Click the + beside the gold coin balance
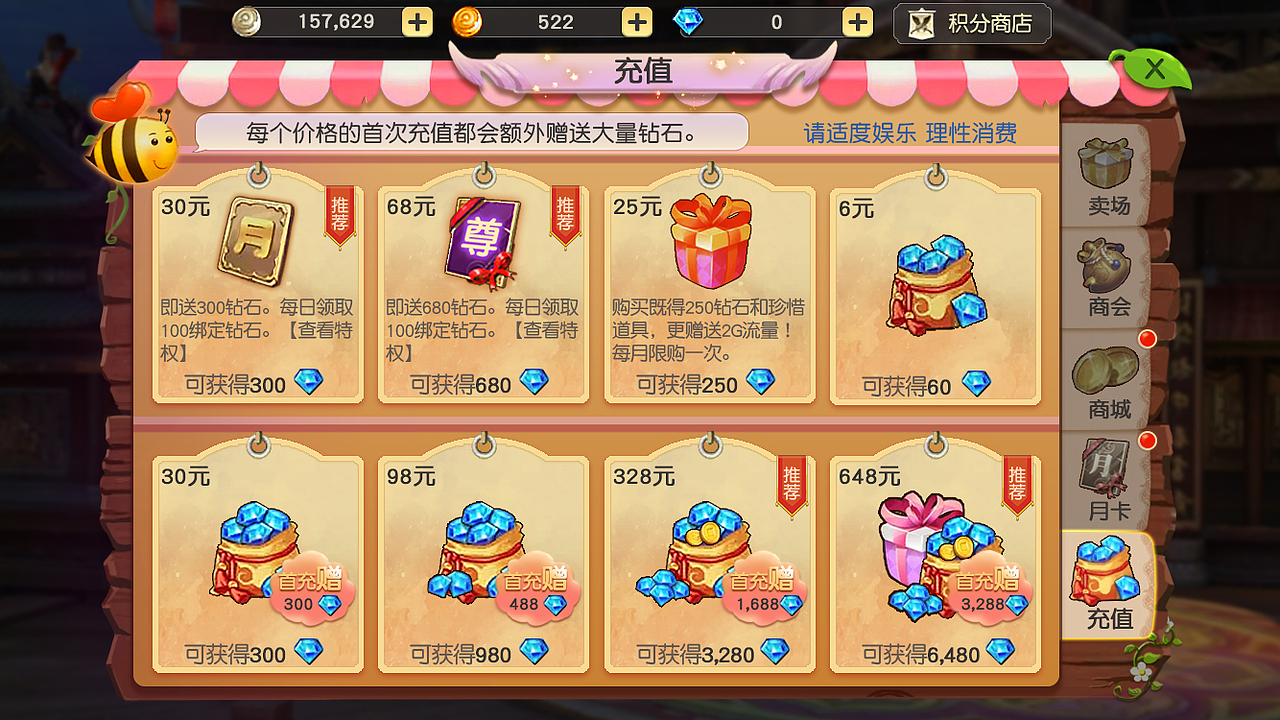This screenshot has width=1280, height=720. [635, 21]
